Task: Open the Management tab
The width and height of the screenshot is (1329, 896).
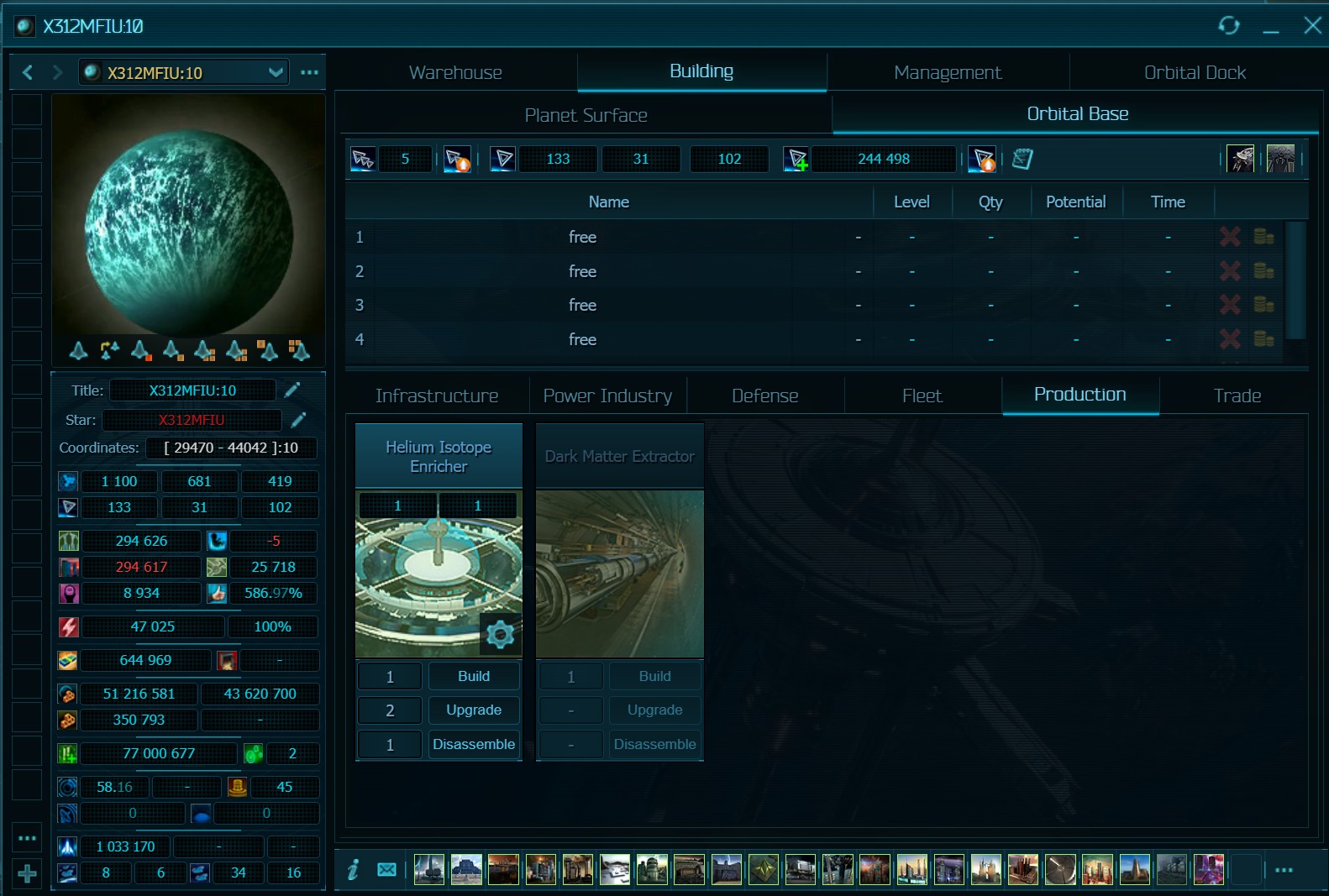Action: click(x=948, y=73)
